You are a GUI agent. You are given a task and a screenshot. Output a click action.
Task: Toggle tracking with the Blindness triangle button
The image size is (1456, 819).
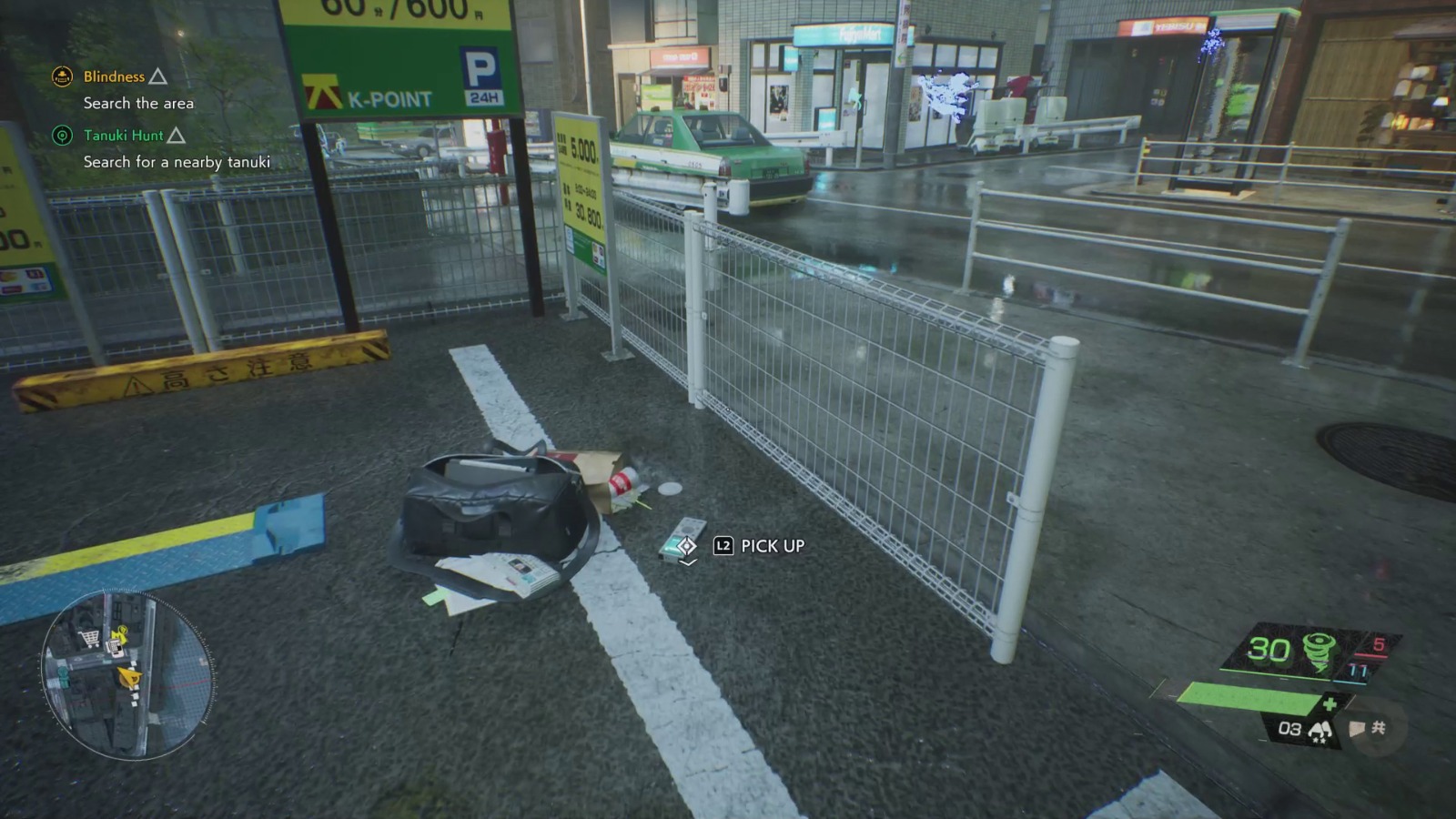pyautogui.click(x=160, y=76)
